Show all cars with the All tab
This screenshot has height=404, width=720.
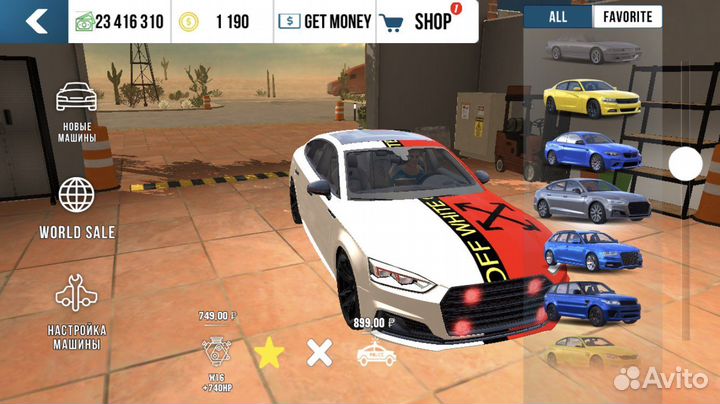coord(557,17)
